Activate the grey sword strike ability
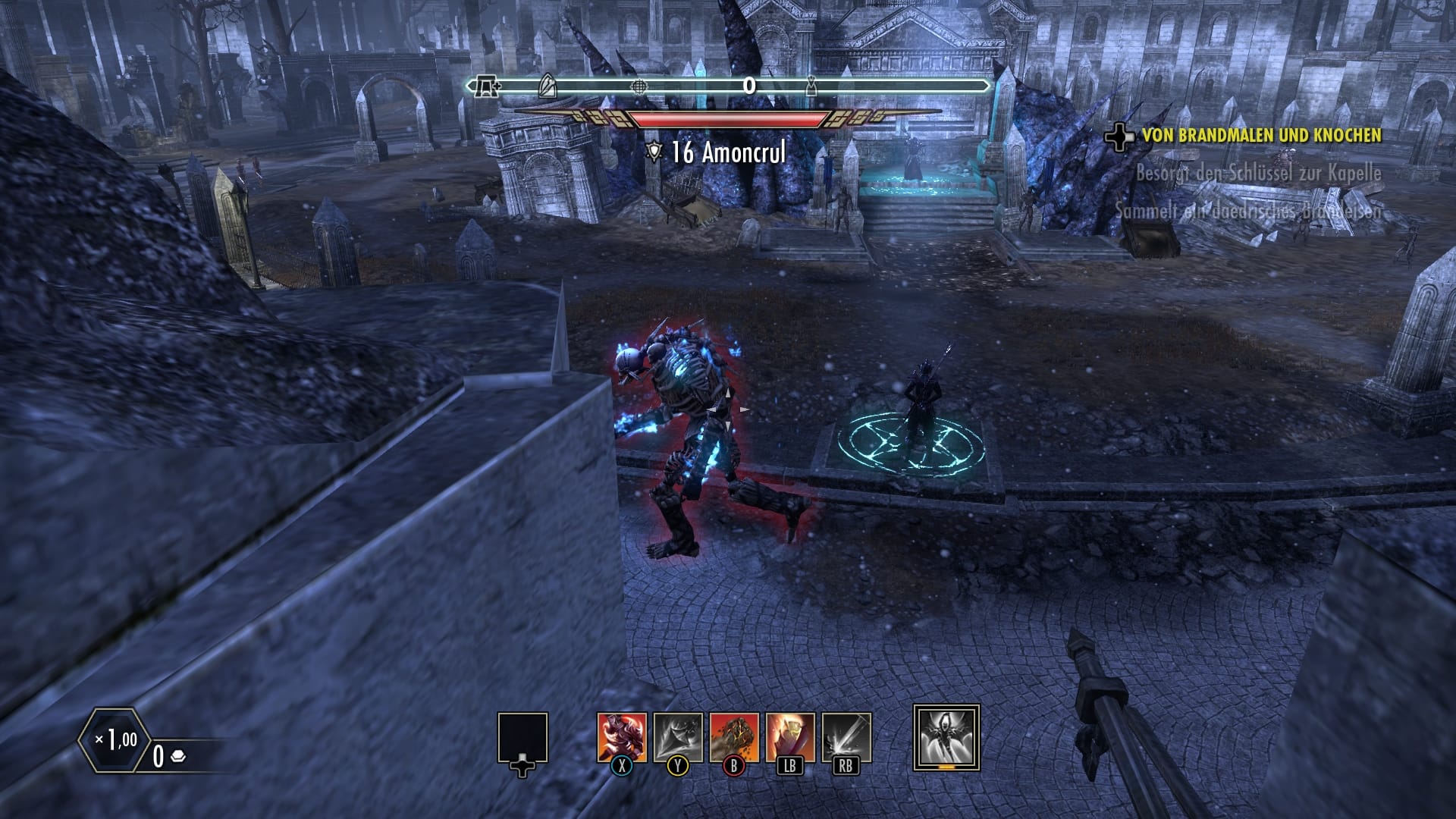1456x819 pixels. [x=846, y=737]
